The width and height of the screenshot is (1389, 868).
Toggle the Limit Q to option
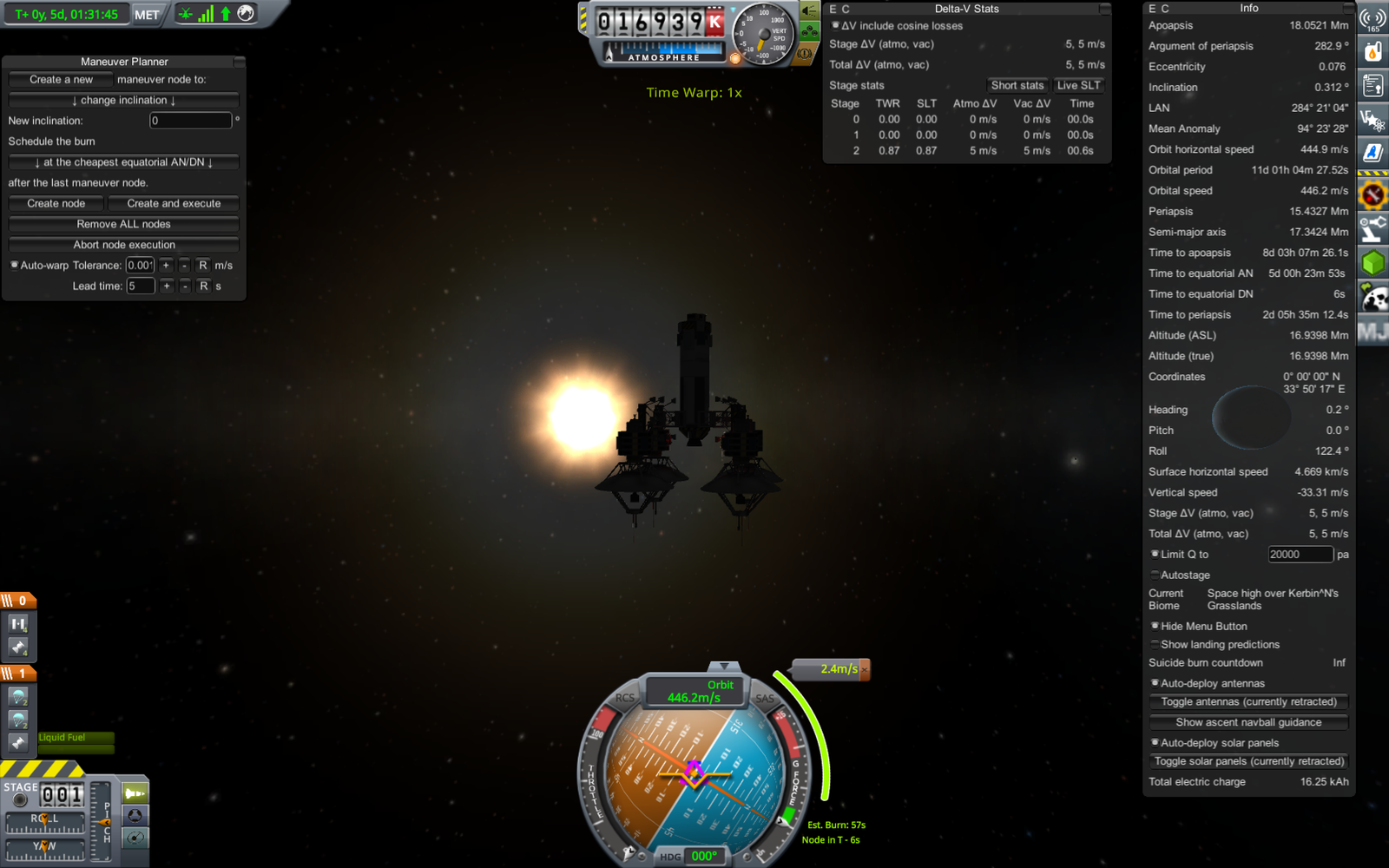click(x=1155, y=554)
